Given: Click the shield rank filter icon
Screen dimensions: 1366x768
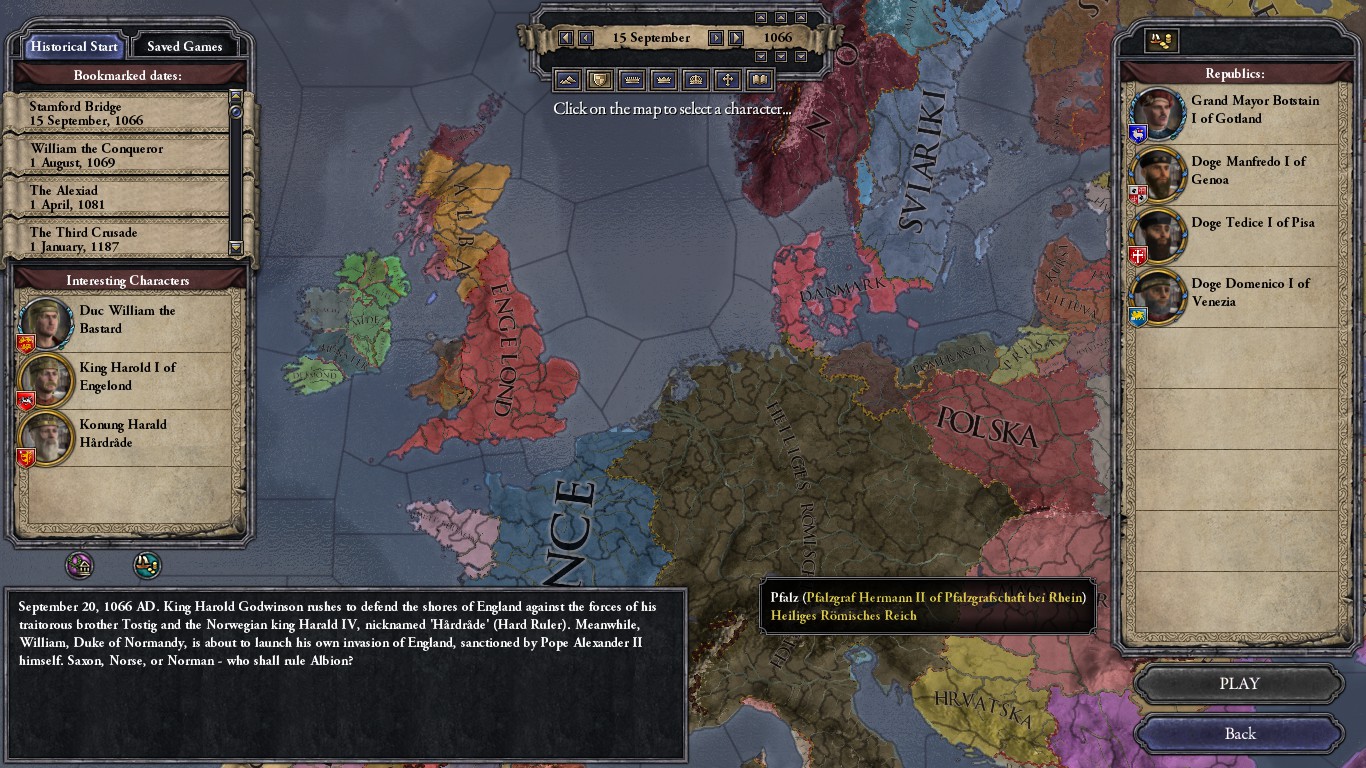Looking at the screenshot, I should tap(599, 80).
